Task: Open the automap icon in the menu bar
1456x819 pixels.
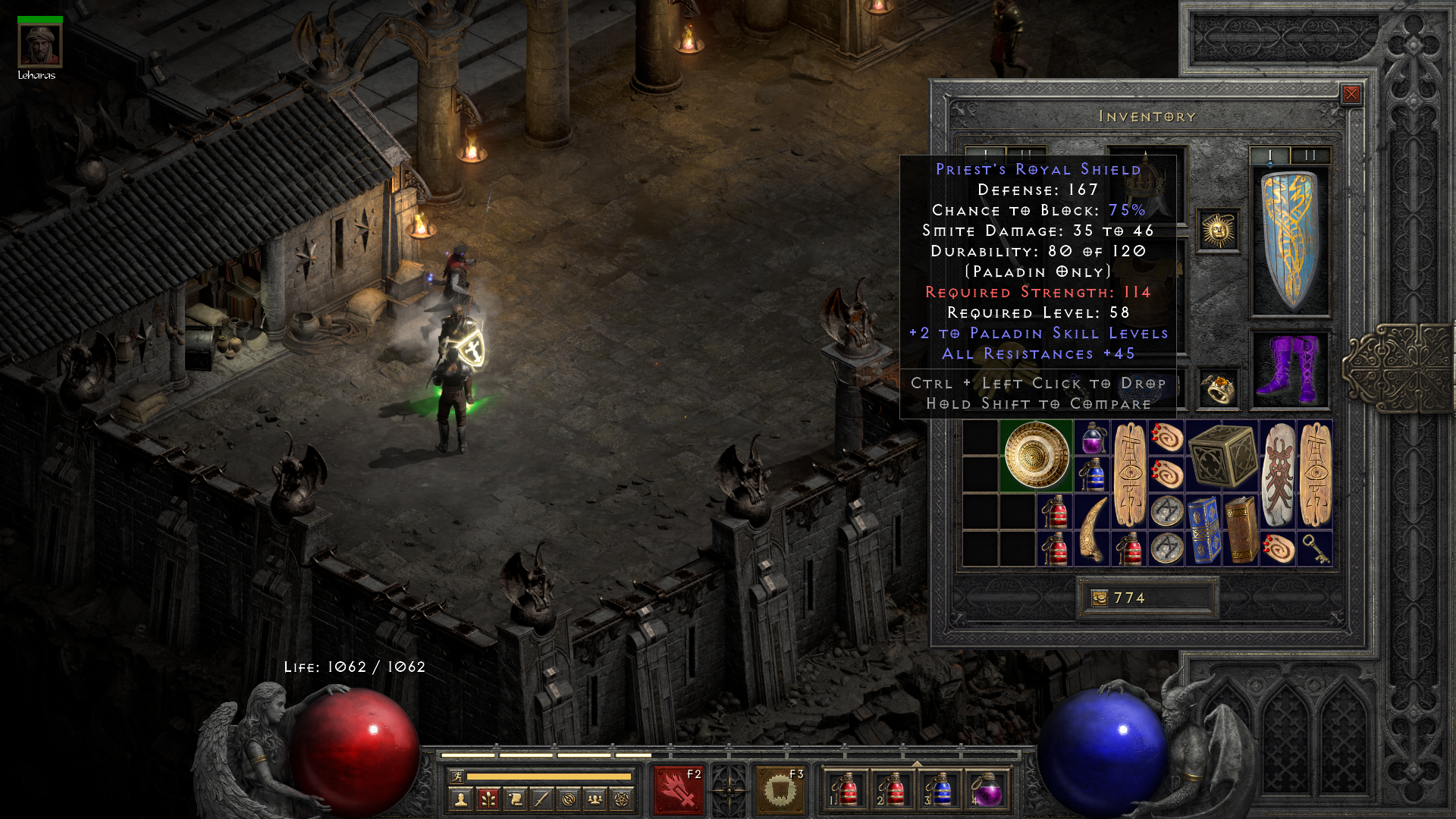Action: [x=567, y=800]
